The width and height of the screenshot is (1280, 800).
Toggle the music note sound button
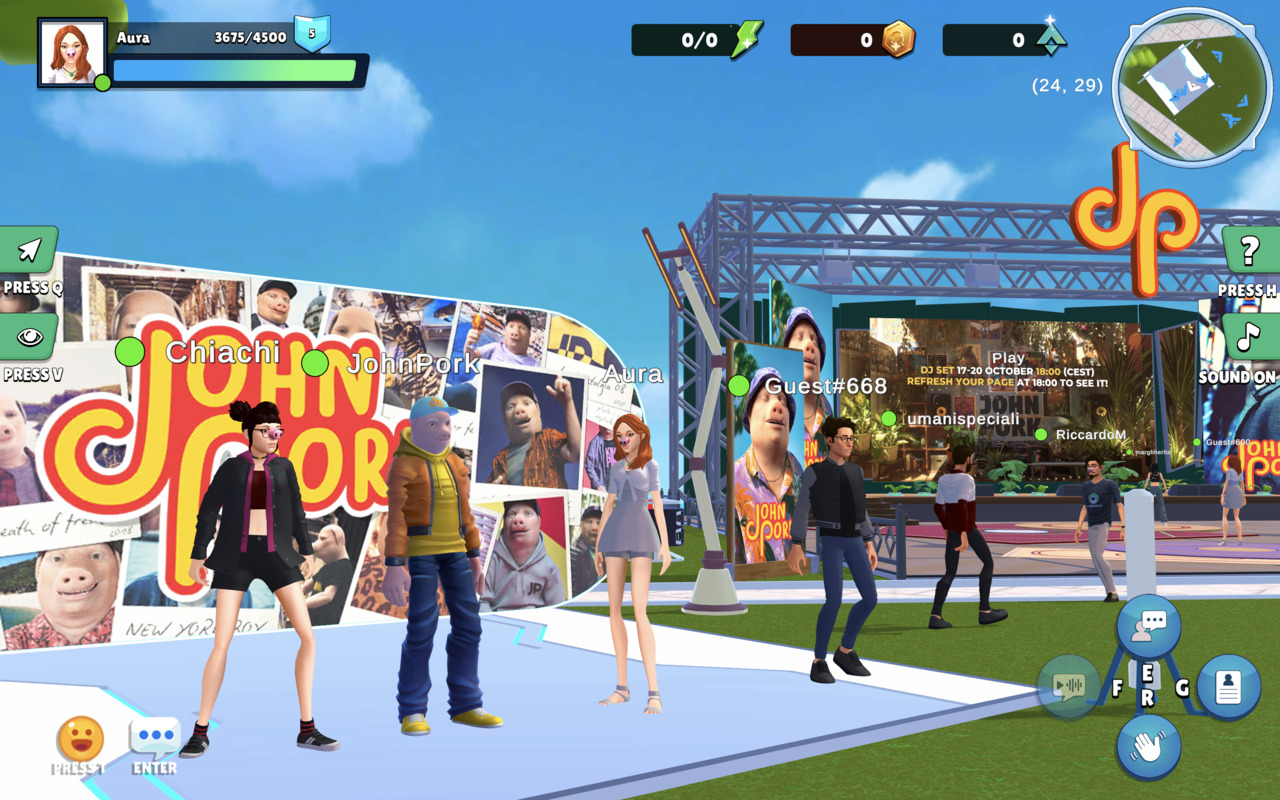coord(1249,337)
